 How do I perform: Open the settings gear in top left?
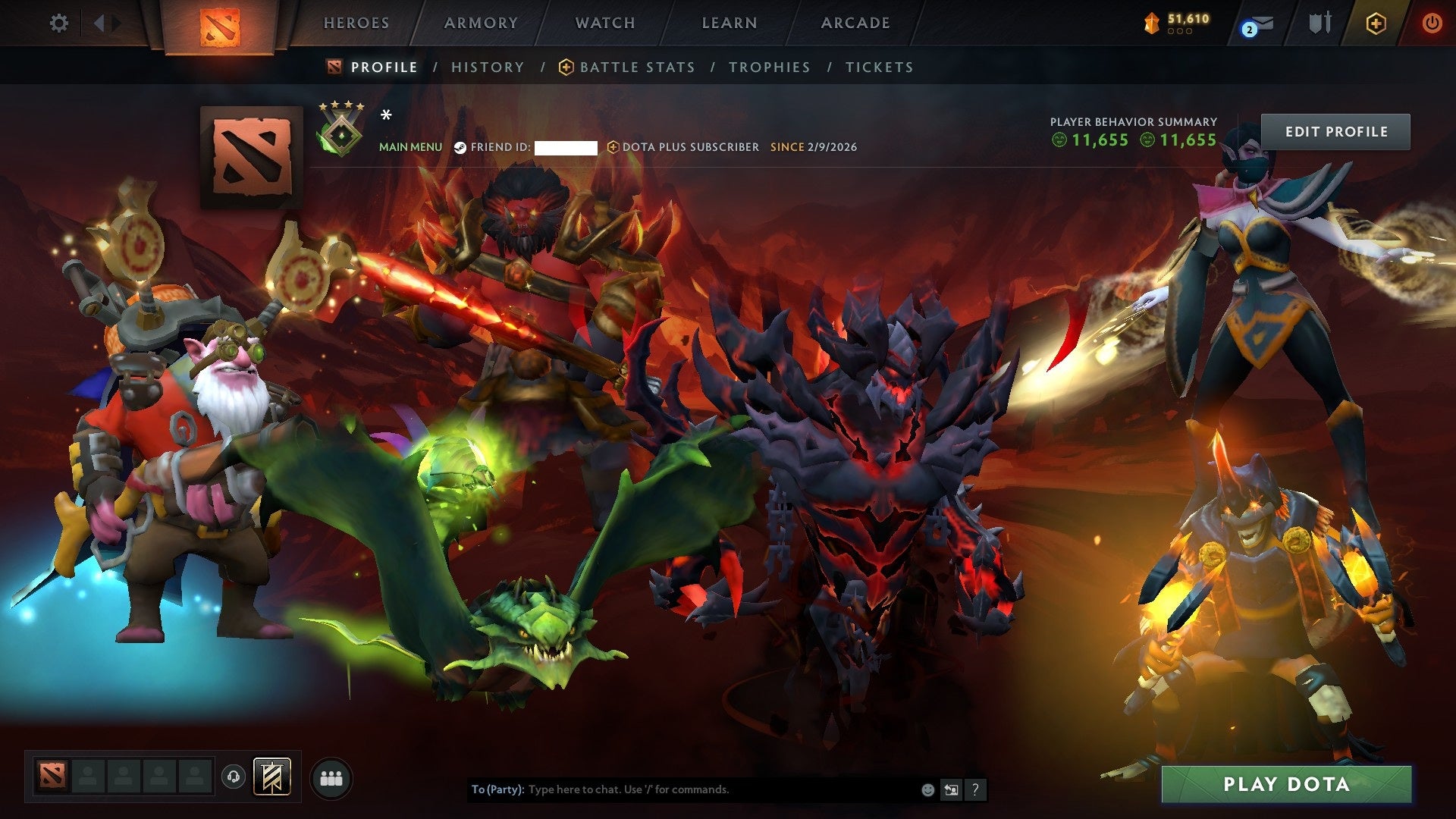coord(59,23)
